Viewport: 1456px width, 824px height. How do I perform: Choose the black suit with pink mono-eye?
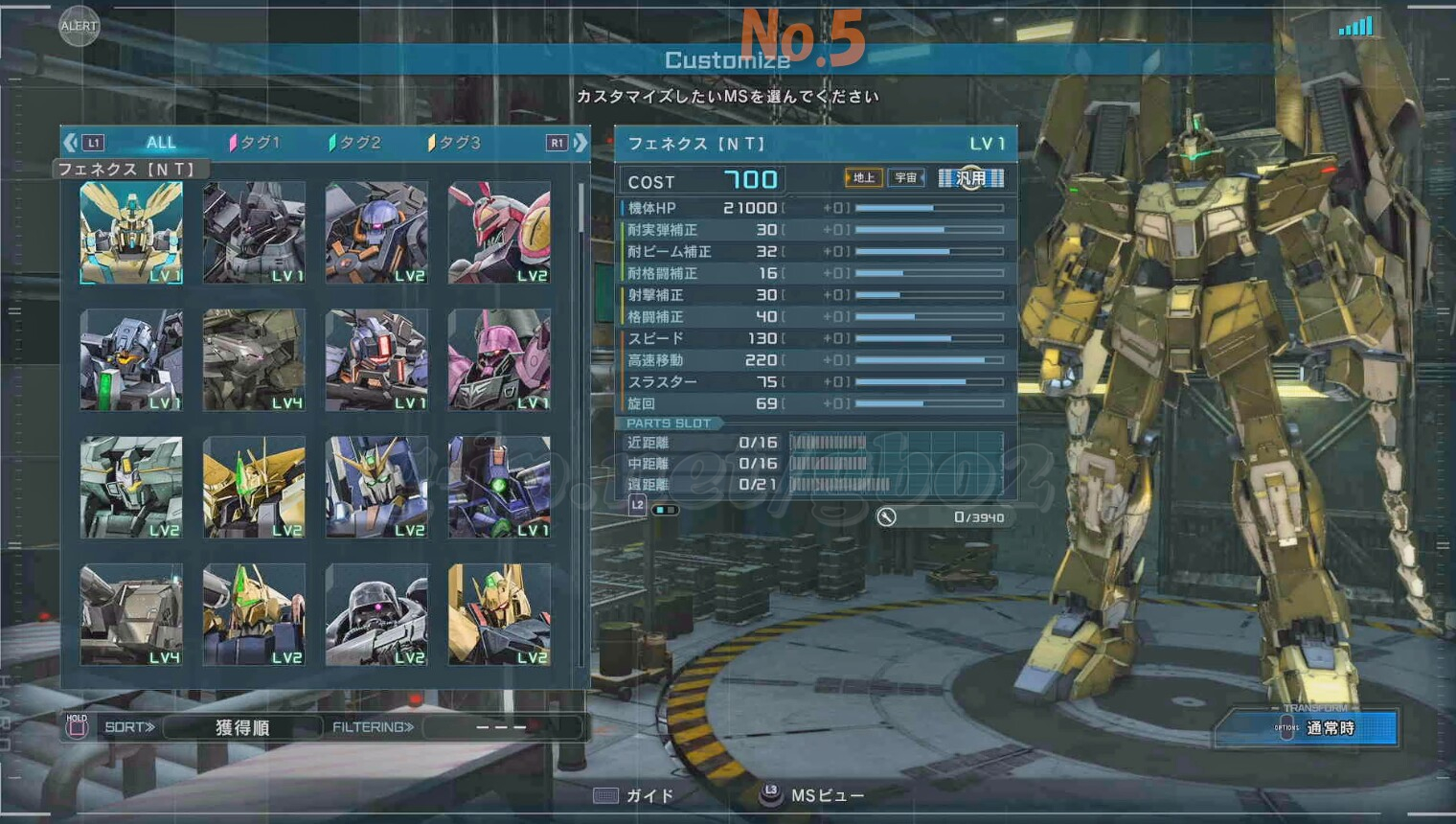coord(376,615)
